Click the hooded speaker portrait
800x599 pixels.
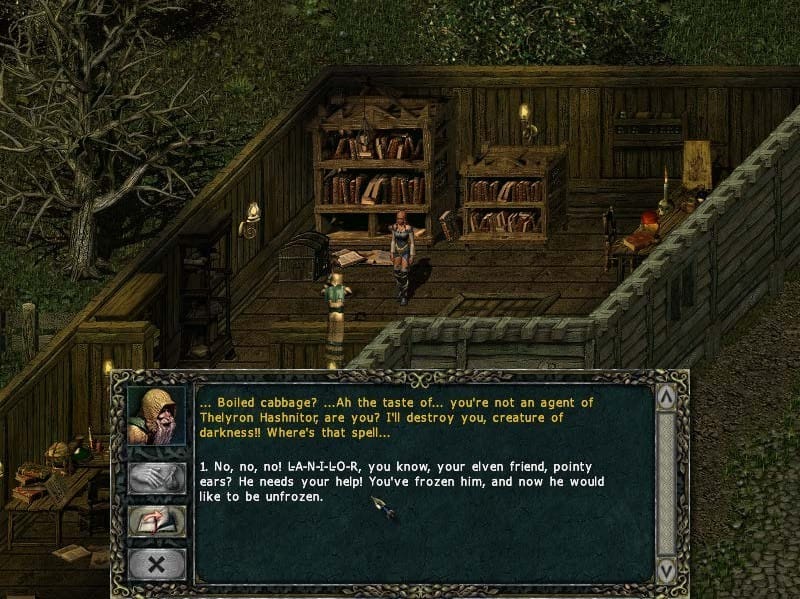click(156, 414)
